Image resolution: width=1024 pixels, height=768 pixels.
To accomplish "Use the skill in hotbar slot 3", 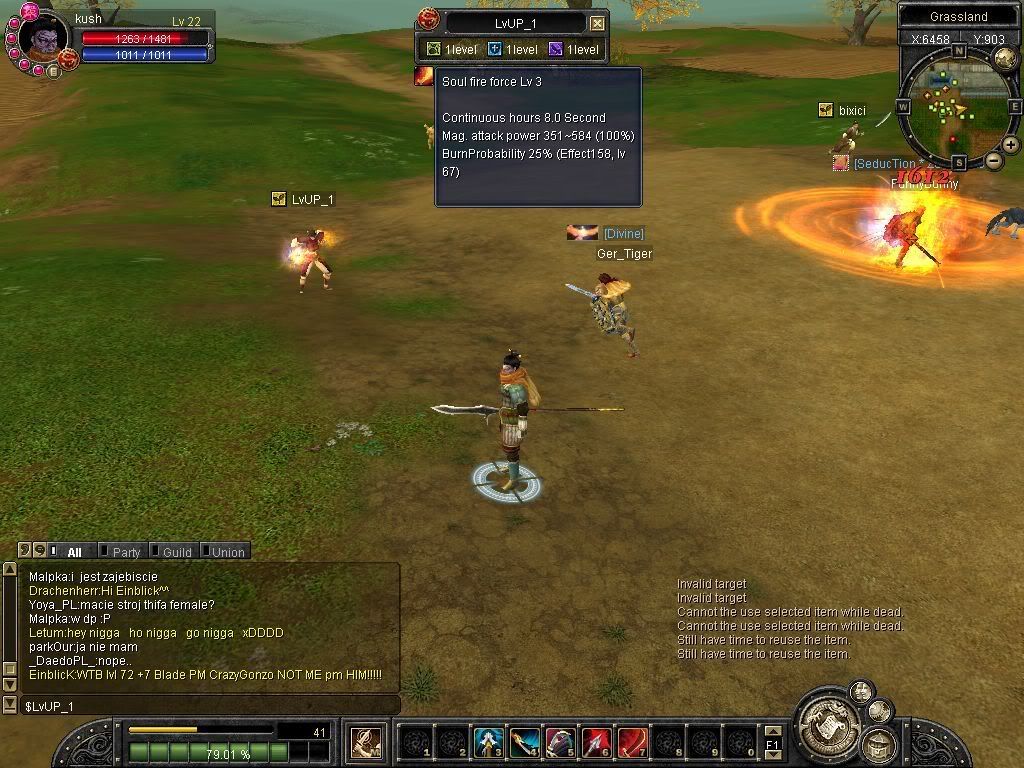I will [x=487, y=742].
